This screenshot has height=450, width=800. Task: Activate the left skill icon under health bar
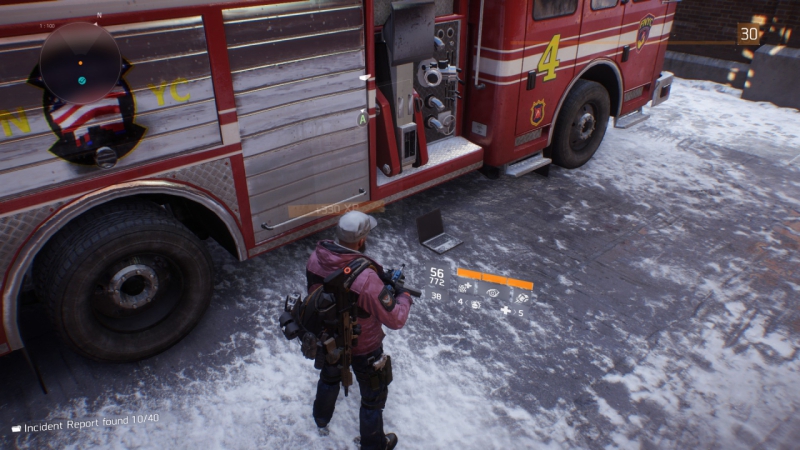(x=465, y=287)
